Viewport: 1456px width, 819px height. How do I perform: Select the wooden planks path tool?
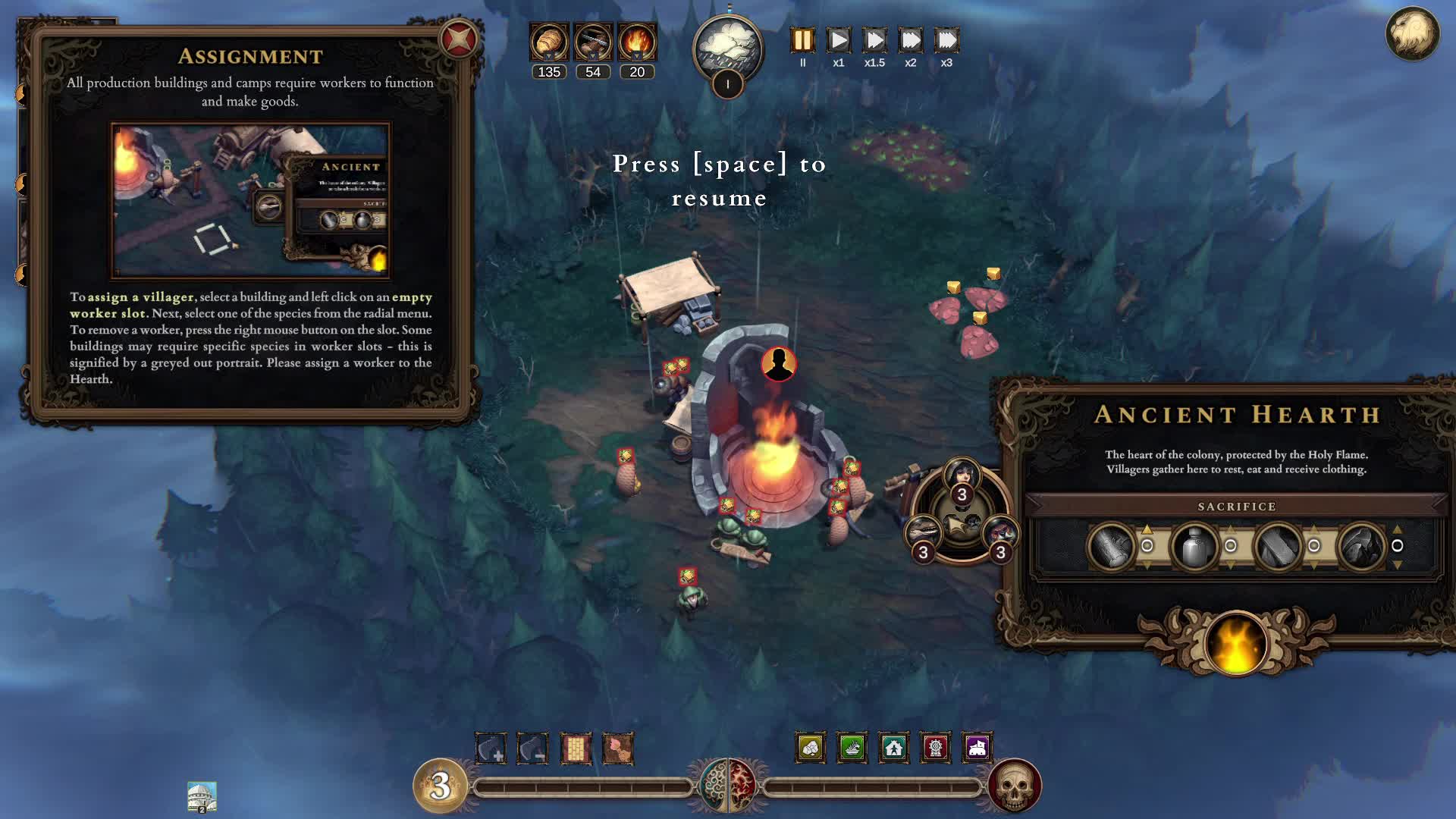click(x=576, y=748)
